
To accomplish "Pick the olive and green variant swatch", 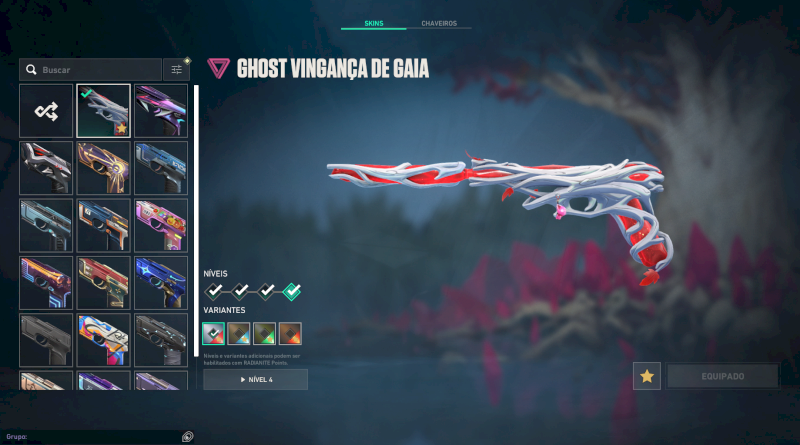I will coord(265,332).
